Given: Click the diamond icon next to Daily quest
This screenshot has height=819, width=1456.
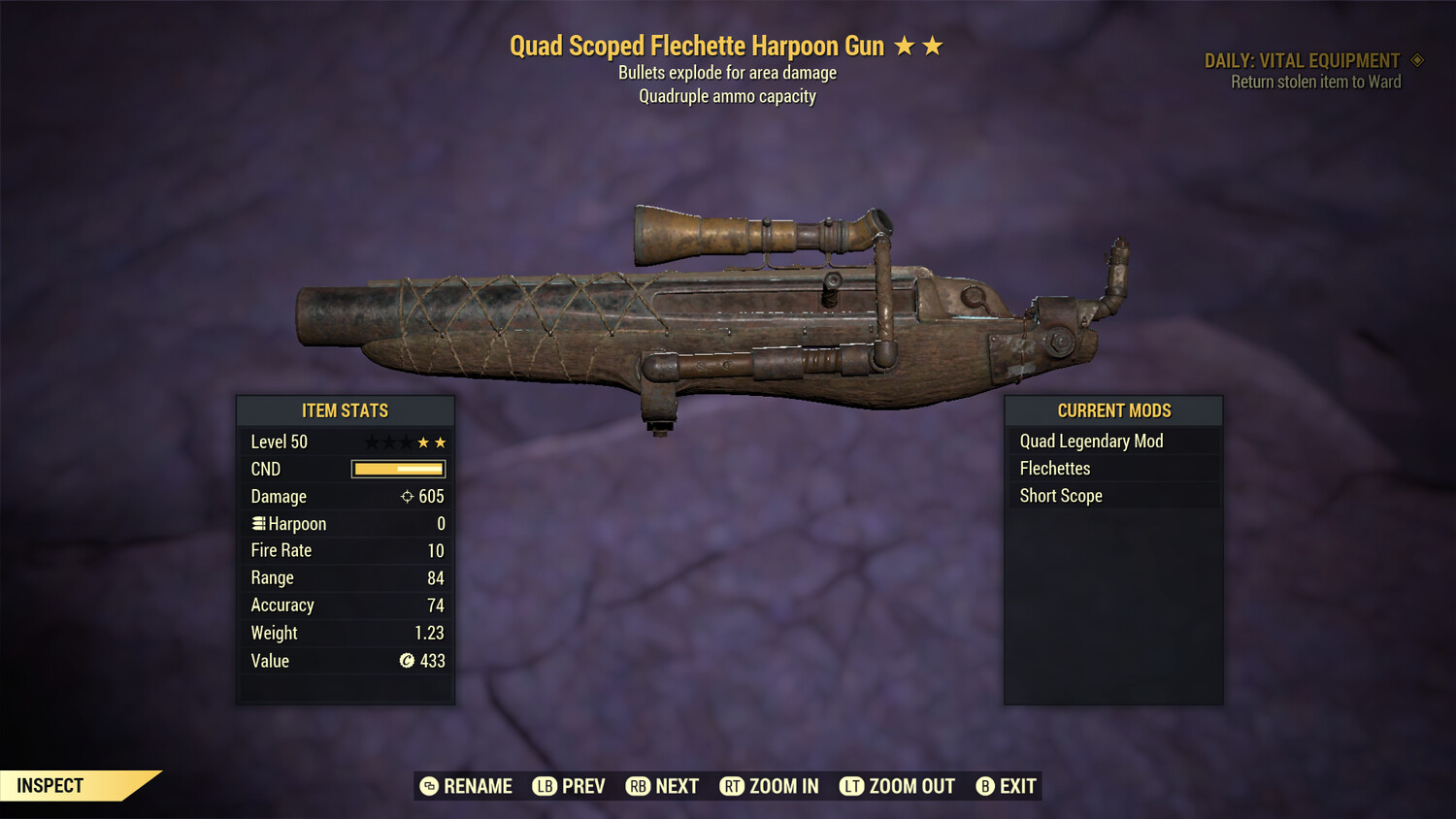Looking at the screenshot, I should (1417, 59).
